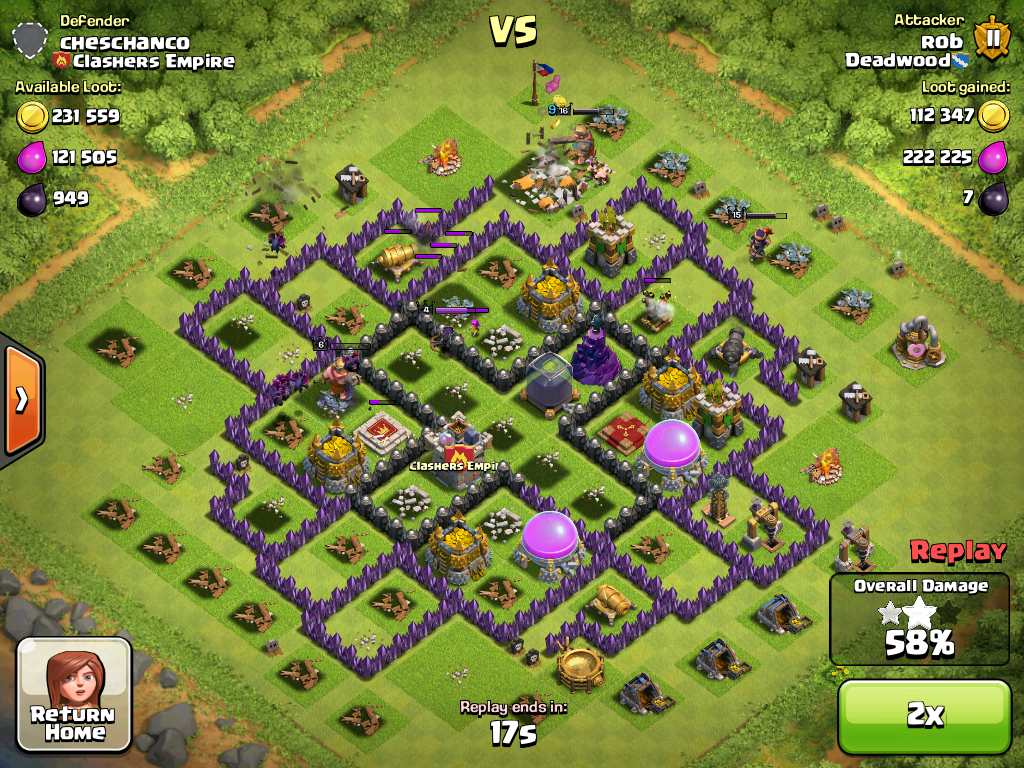Toggle the 2x replay speed button
The image size is (1024, 768).
pyautogui.click(x=924, y=716)
